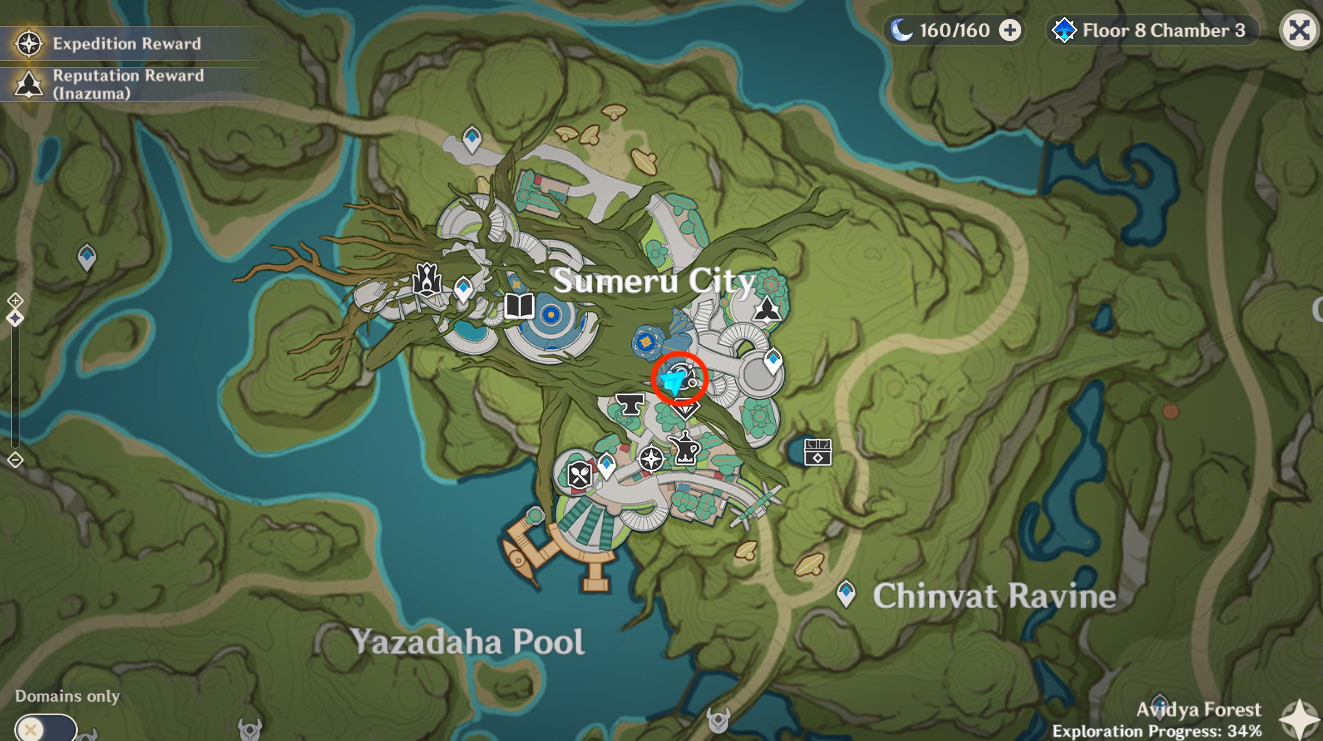Open the Adventurers' Guild compass icon

(x=650, y=460)
